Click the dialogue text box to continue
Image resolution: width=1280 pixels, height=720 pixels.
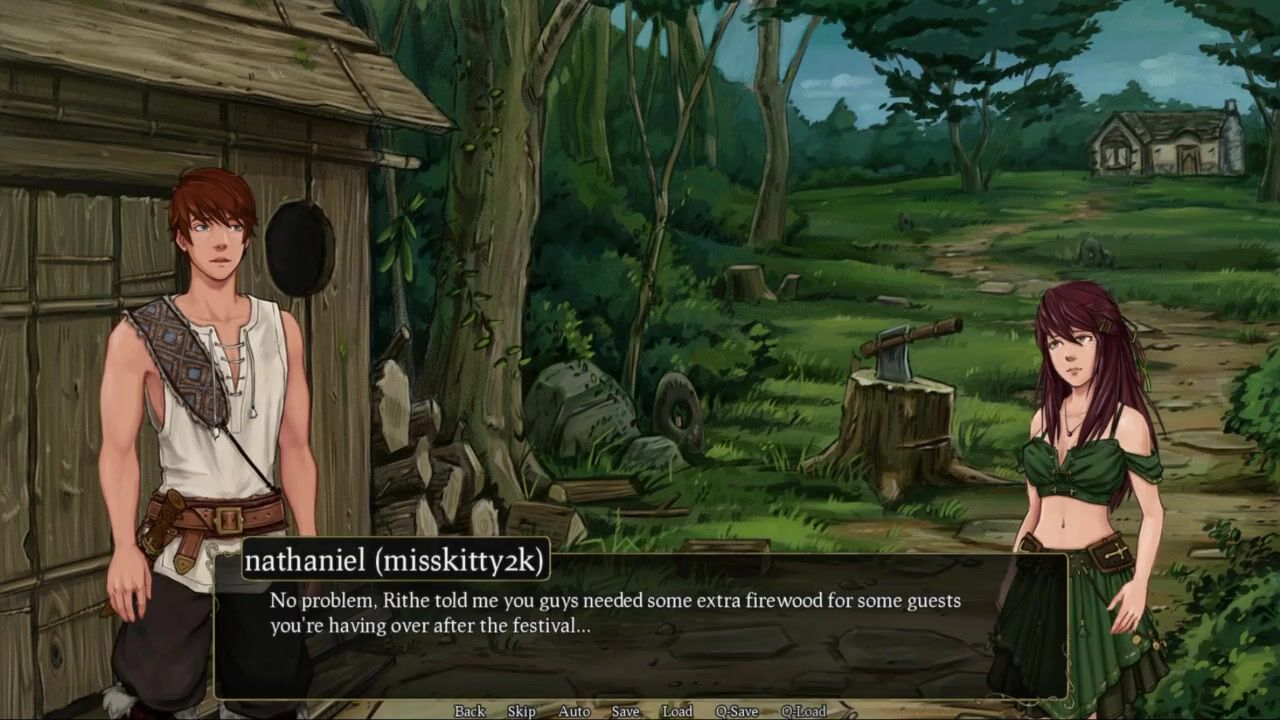tap(640, 640)
